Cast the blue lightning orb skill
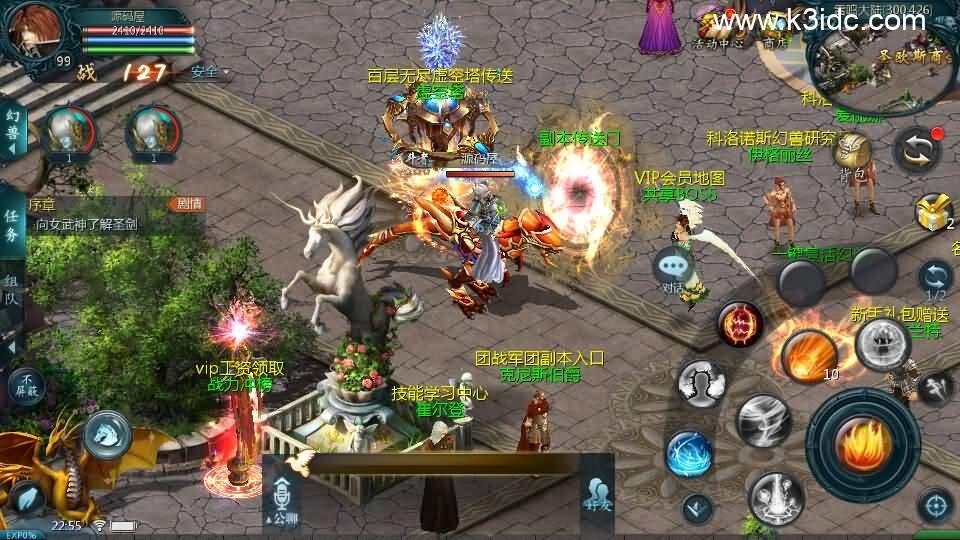Screen dimensions: 960x540 [x=689, y=453]
